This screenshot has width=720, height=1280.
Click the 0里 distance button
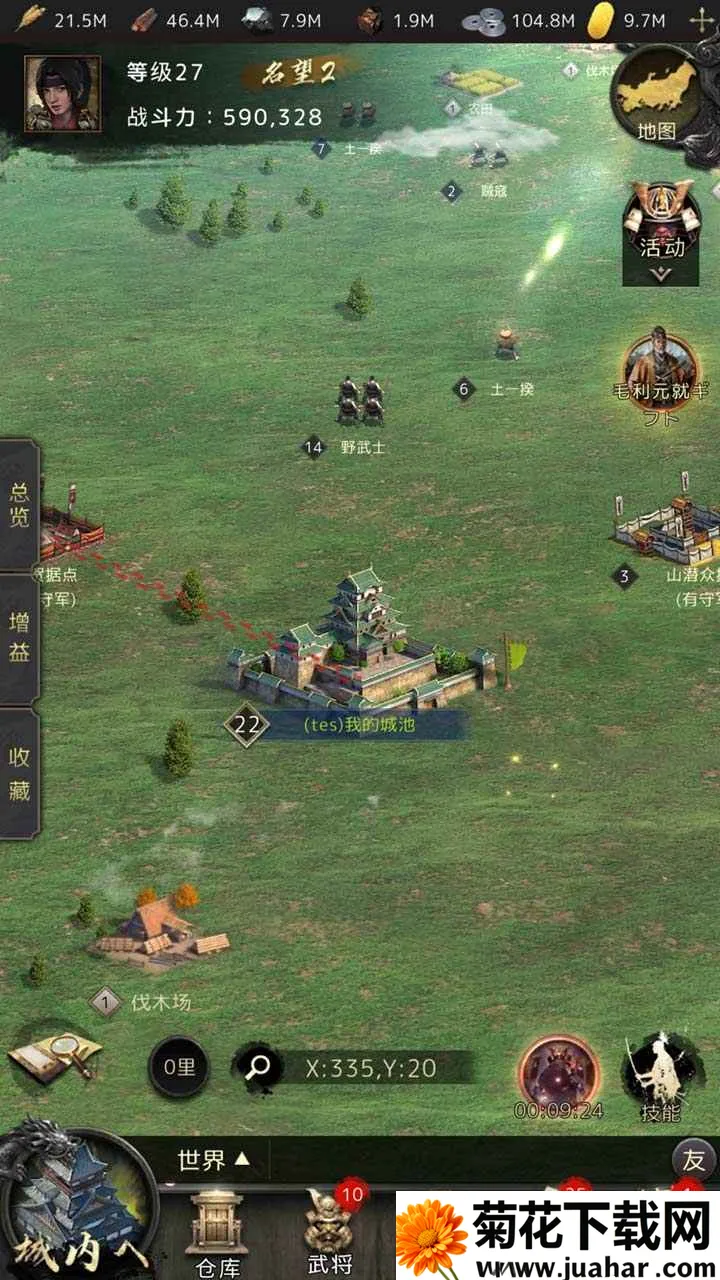point(180,1068)
